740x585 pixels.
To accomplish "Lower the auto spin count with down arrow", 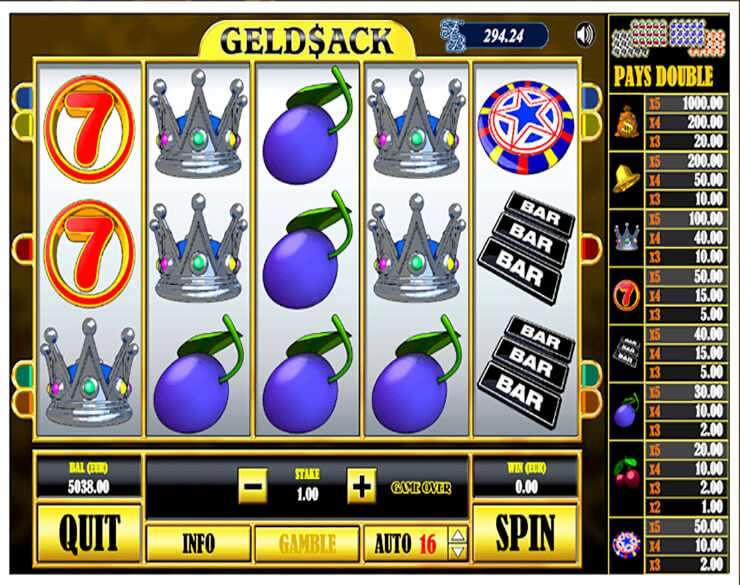I will pos(458,551).
